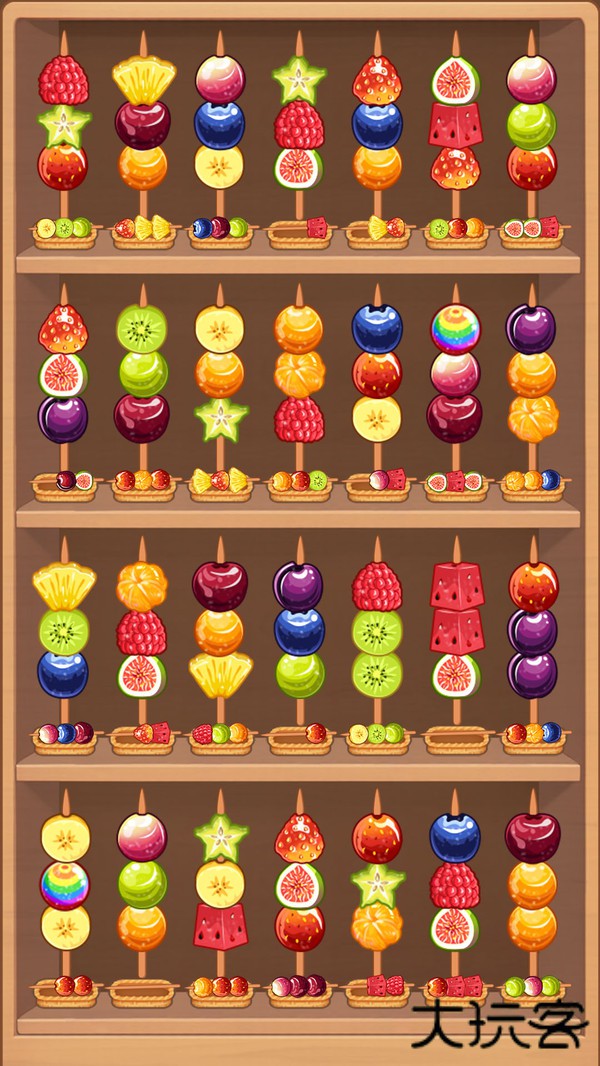Pick the fig, watermelon and strawberry skewer
The width and height of the screenshot is (600, 1066).
(x=455, y=124)
